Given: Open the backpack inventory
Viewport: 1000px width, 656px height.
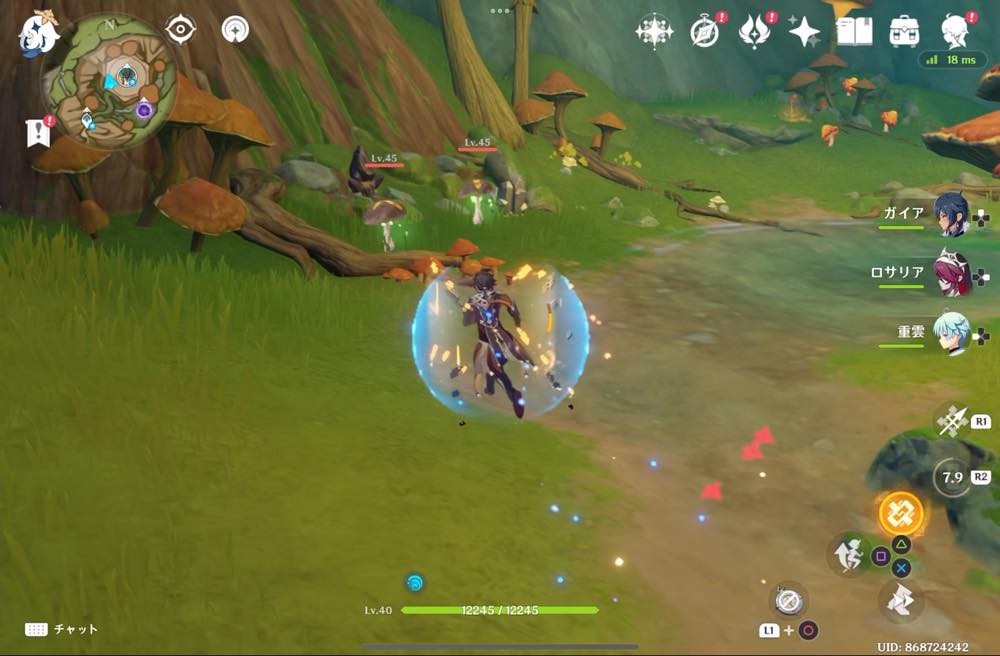Looking at the screenshot, I should point(905,32).
